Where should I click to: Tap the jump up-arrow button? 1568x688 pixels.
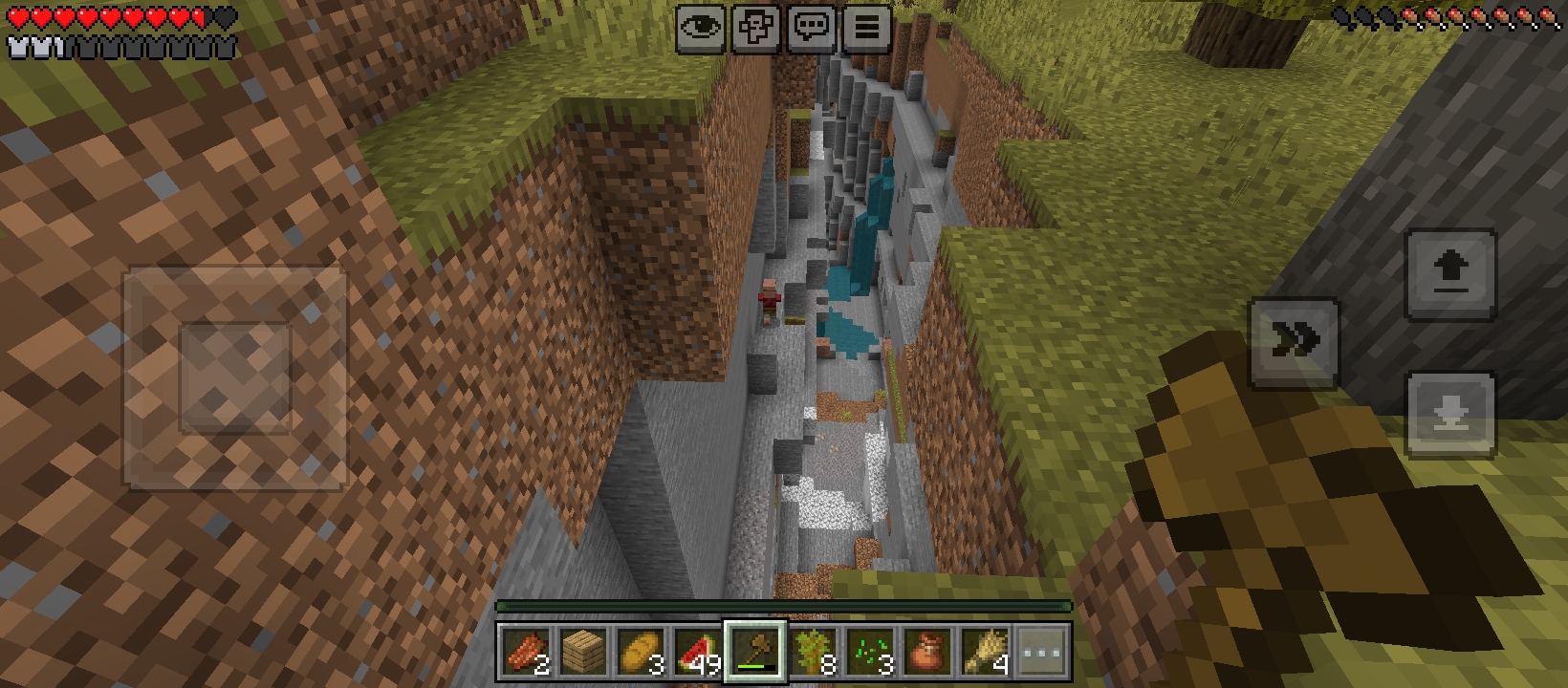[x=1450, y=273]
